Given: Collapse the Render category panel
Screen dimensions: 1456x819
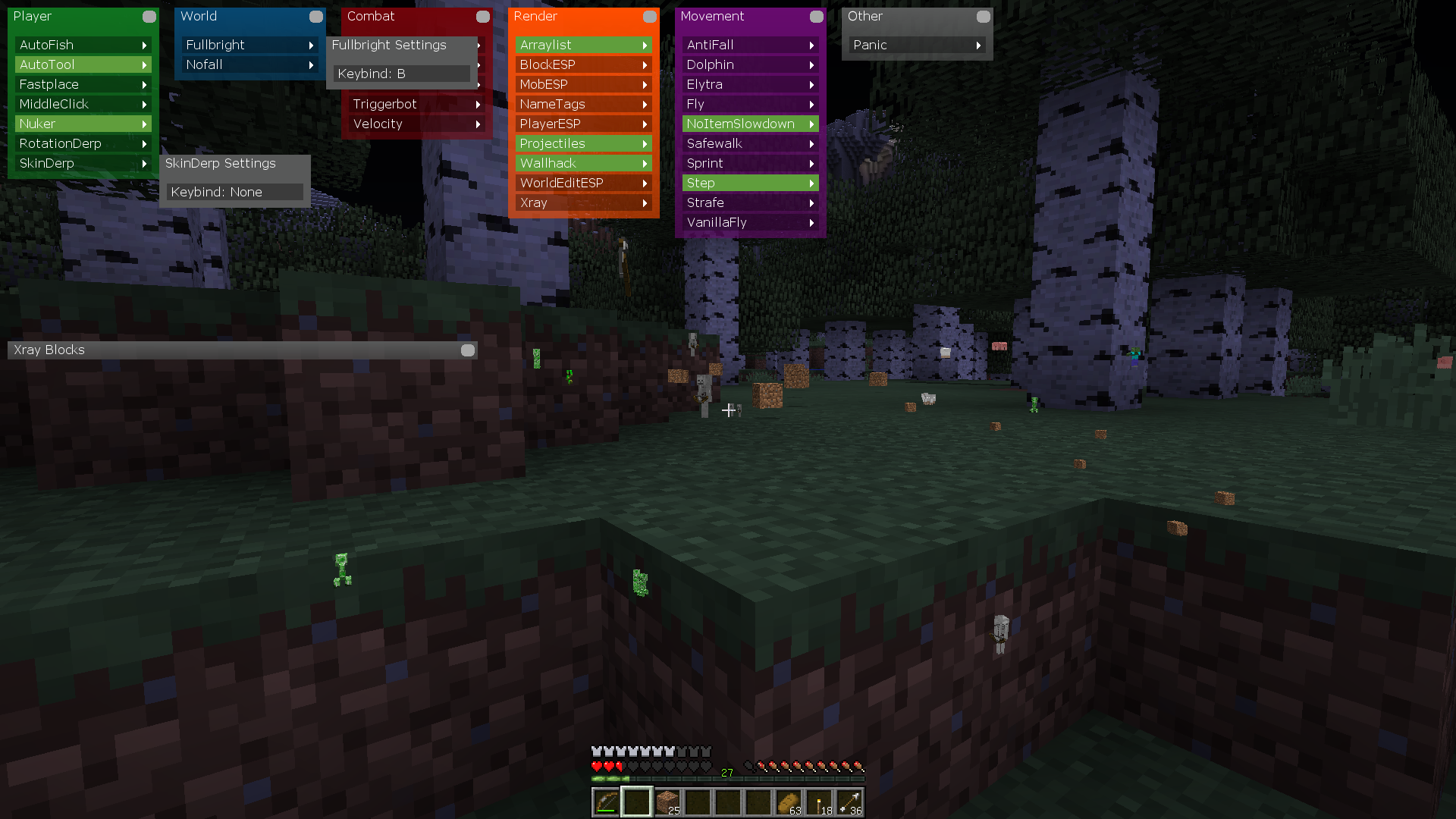Looking at the screenshot, I should pos(650,16).
